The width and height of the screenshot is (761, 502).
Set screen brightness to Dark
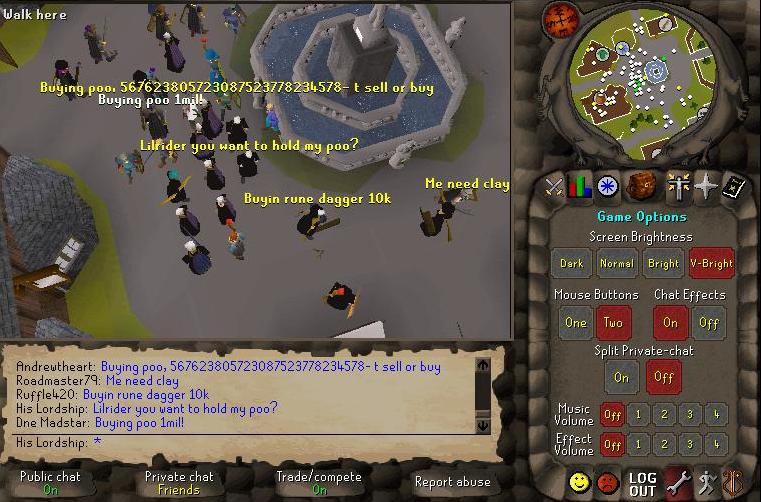pos(572,263)
